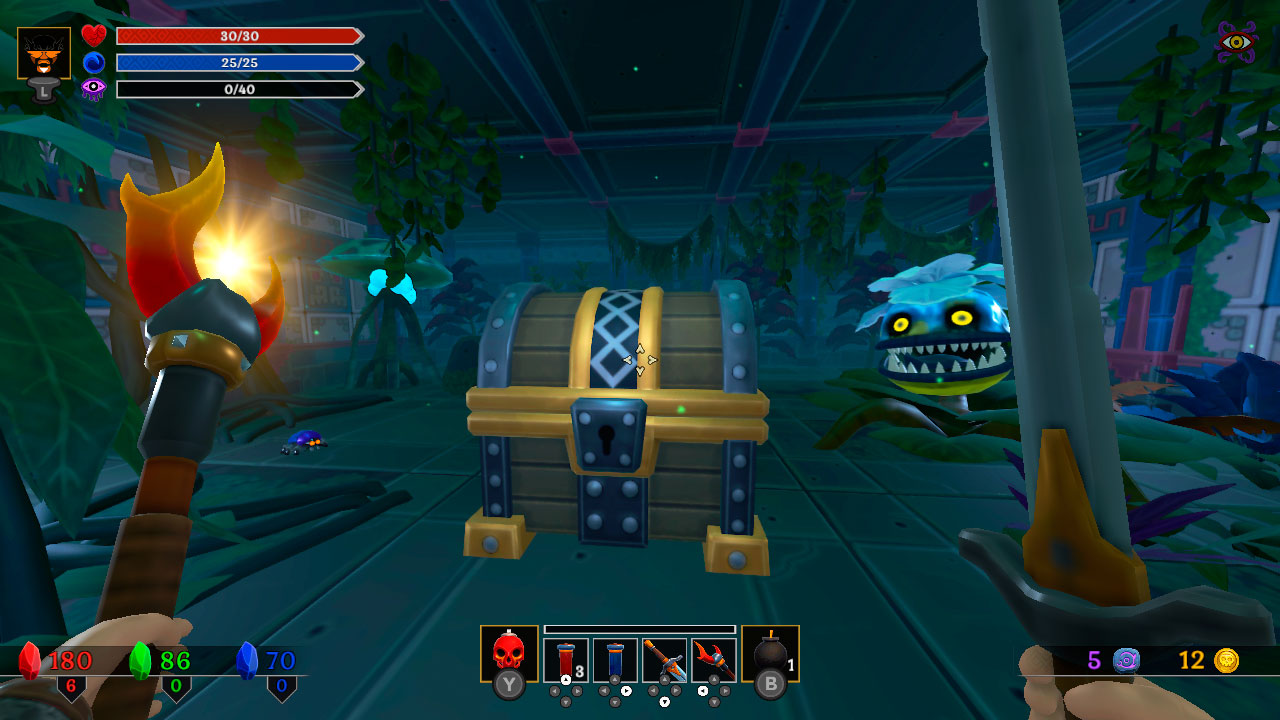Click the purple eye icon top right
Viewport: 1280px width, 720px height.
(x=1235, y=42)
